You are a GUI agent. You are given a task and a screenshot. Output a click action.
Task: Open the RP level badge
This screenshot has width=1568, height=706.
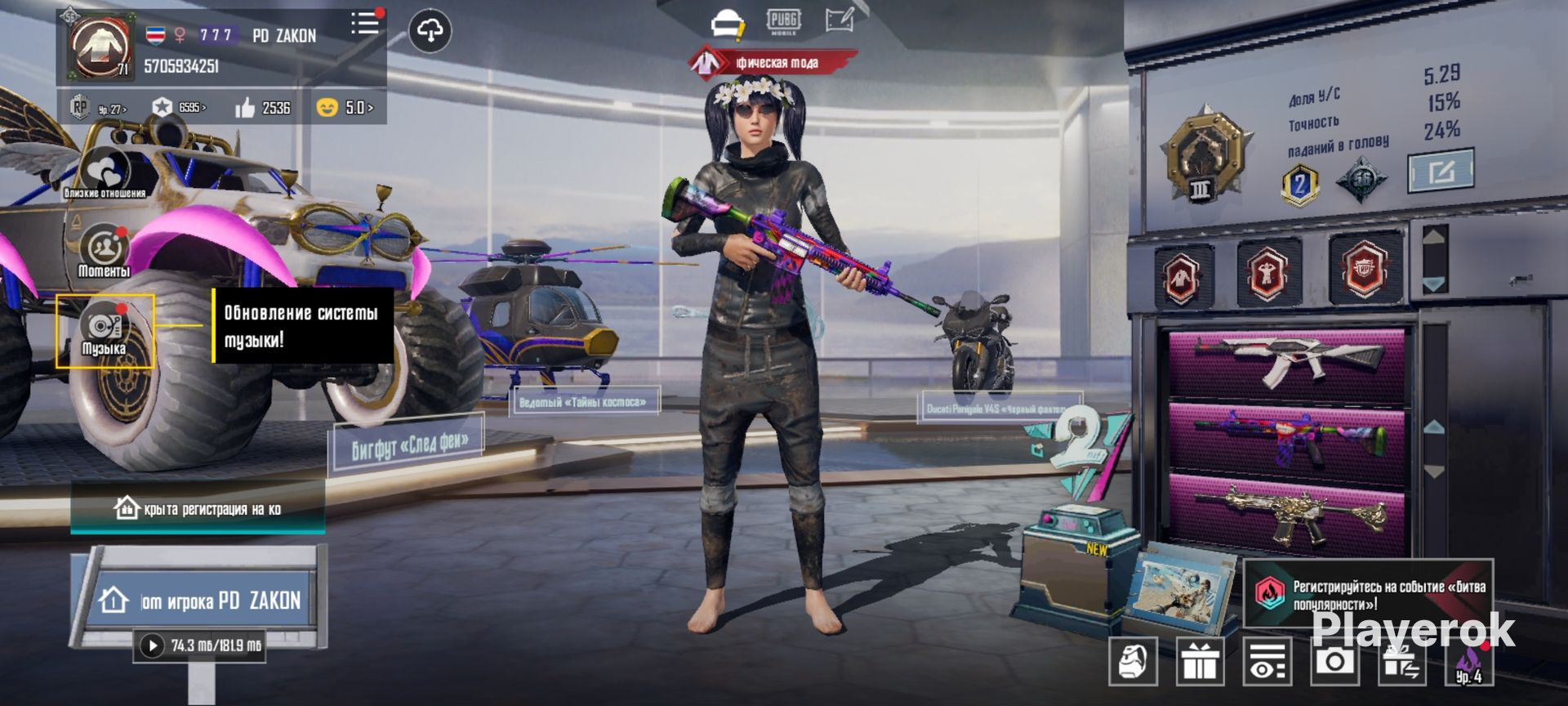click(98, 108)
